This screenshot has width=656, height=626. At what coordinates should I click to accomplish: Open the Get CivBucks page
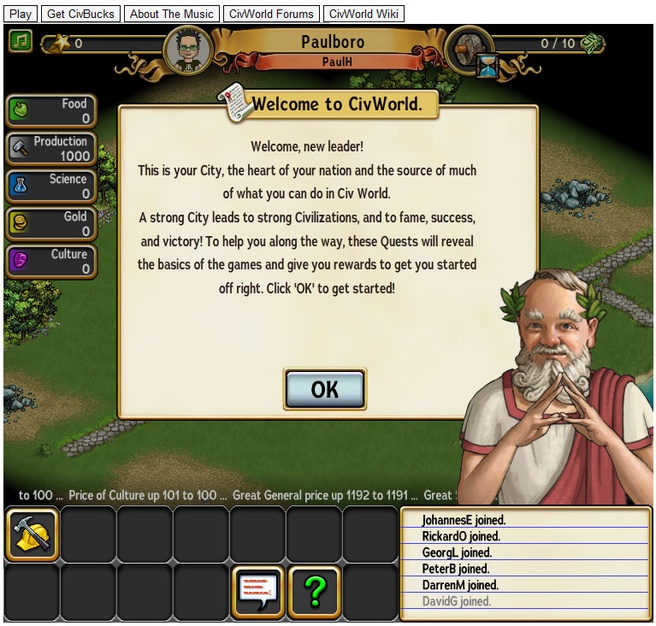81,14
